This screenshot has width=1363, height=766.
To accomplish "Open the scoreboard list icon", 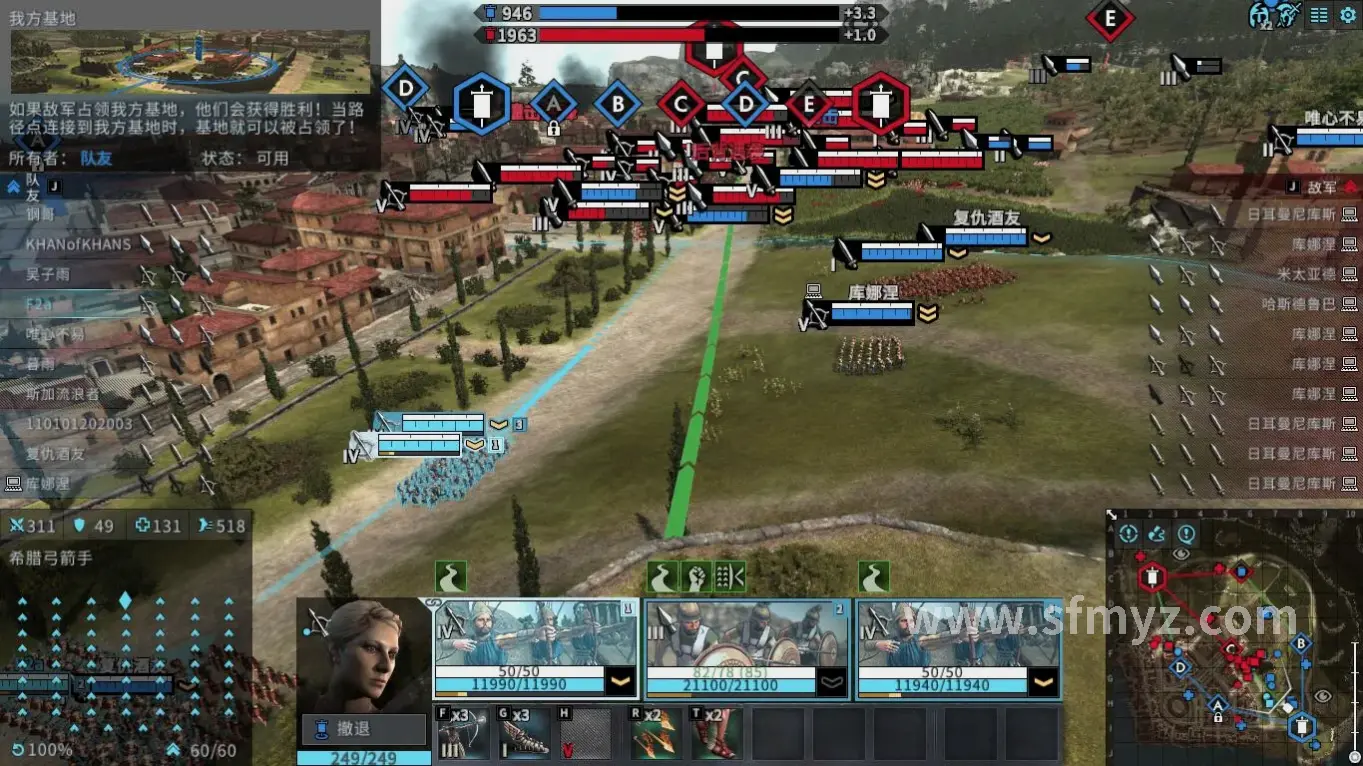I will point(1319,15).
